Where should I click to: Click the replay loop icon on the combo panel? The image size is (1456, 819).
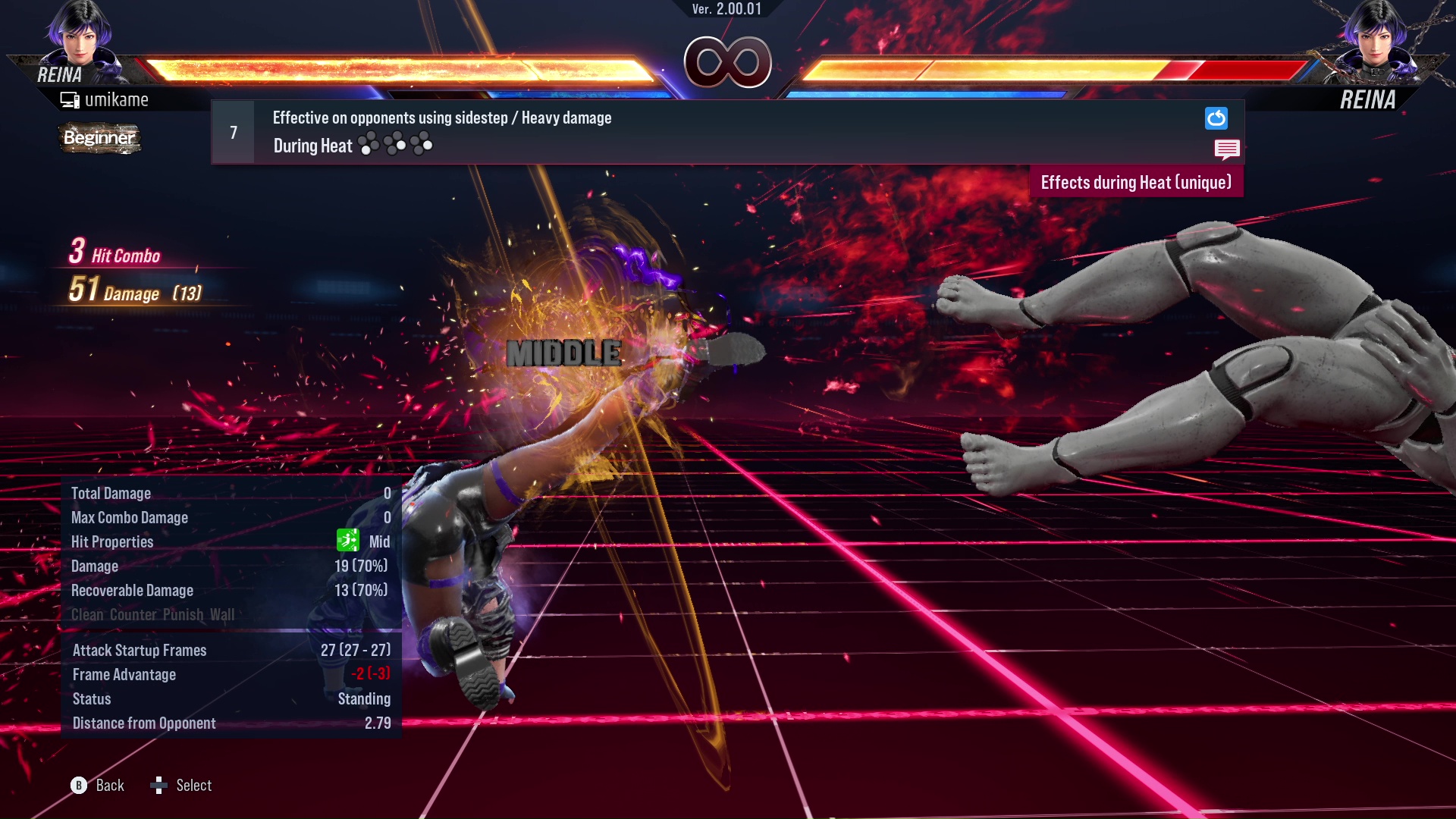[x=1216, y=118]
